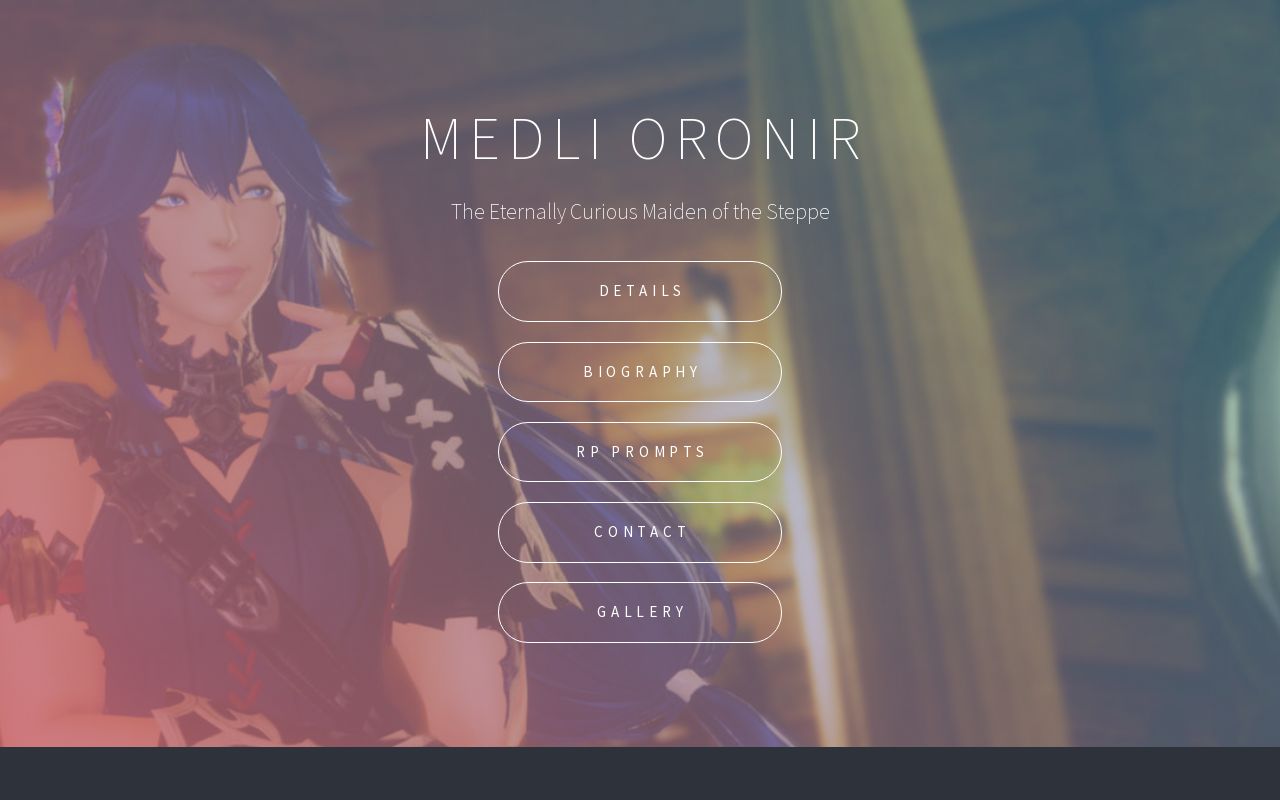1280x800 pixels.
Task: Click the DETAILS pill-shaped button
Action: click(640, 291)
